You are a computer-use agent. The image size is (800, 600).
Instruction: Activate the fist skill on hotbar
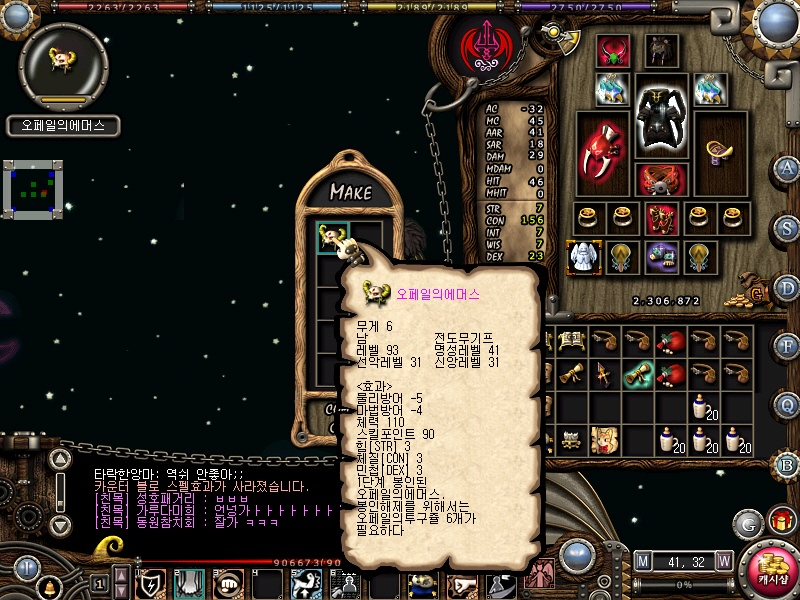229,583
